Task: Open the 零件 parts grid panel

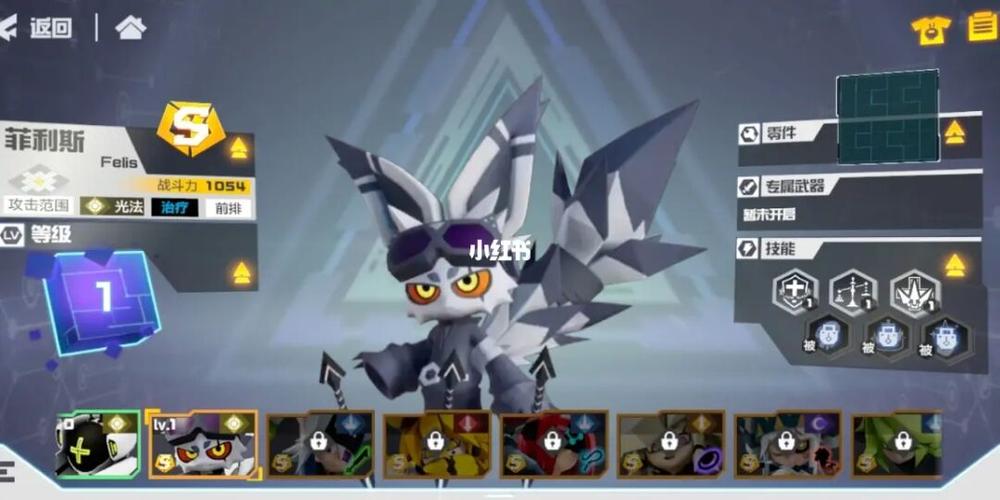Action: [887, 117]
